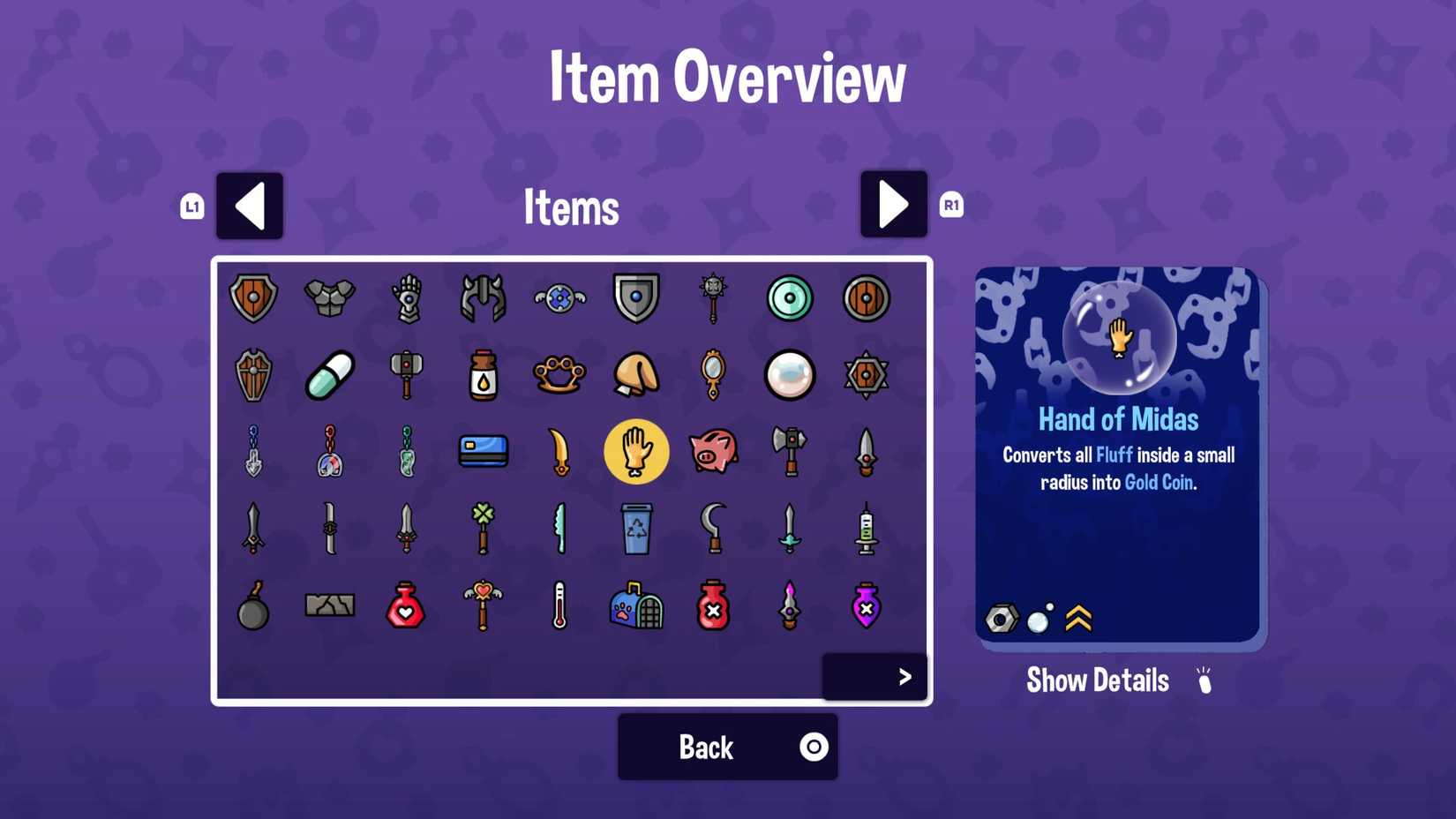Select the spiked mace item icon

point(714,298)
